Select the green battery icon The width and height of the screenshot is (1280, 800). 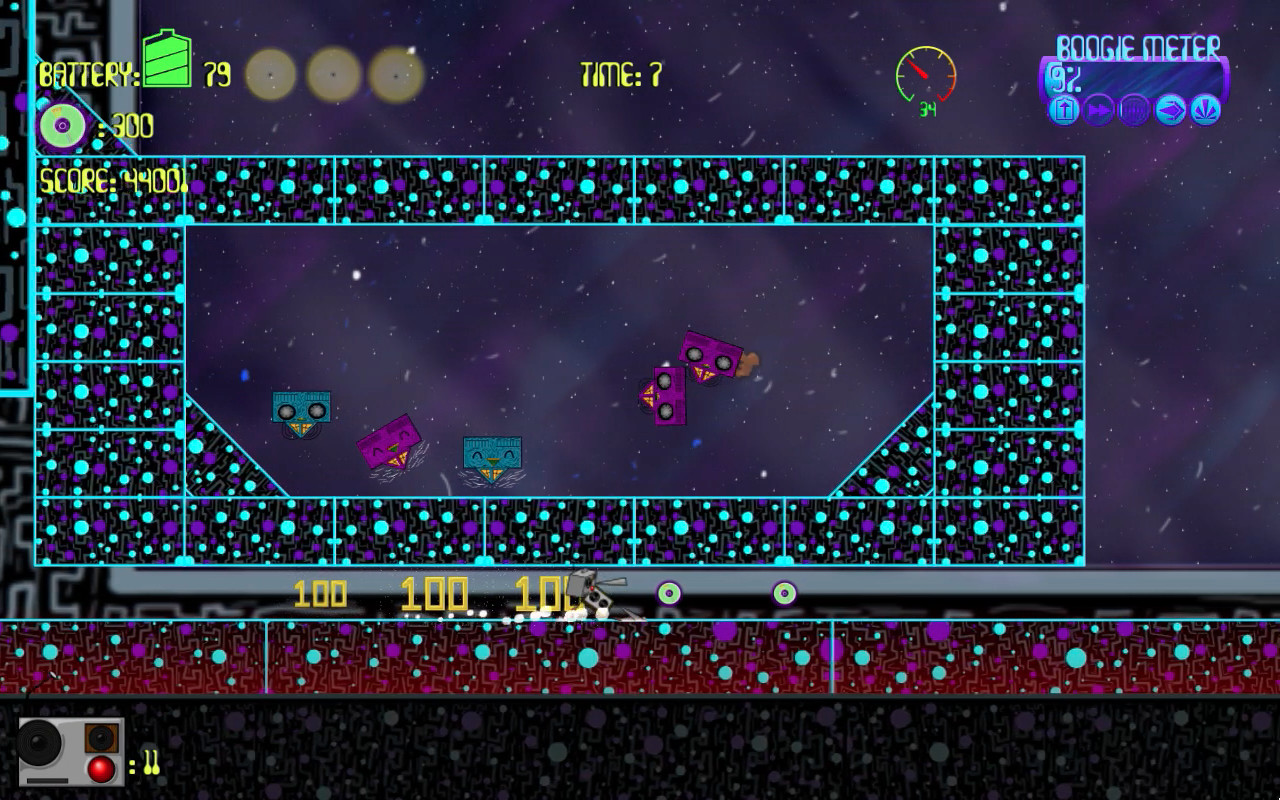167,60
